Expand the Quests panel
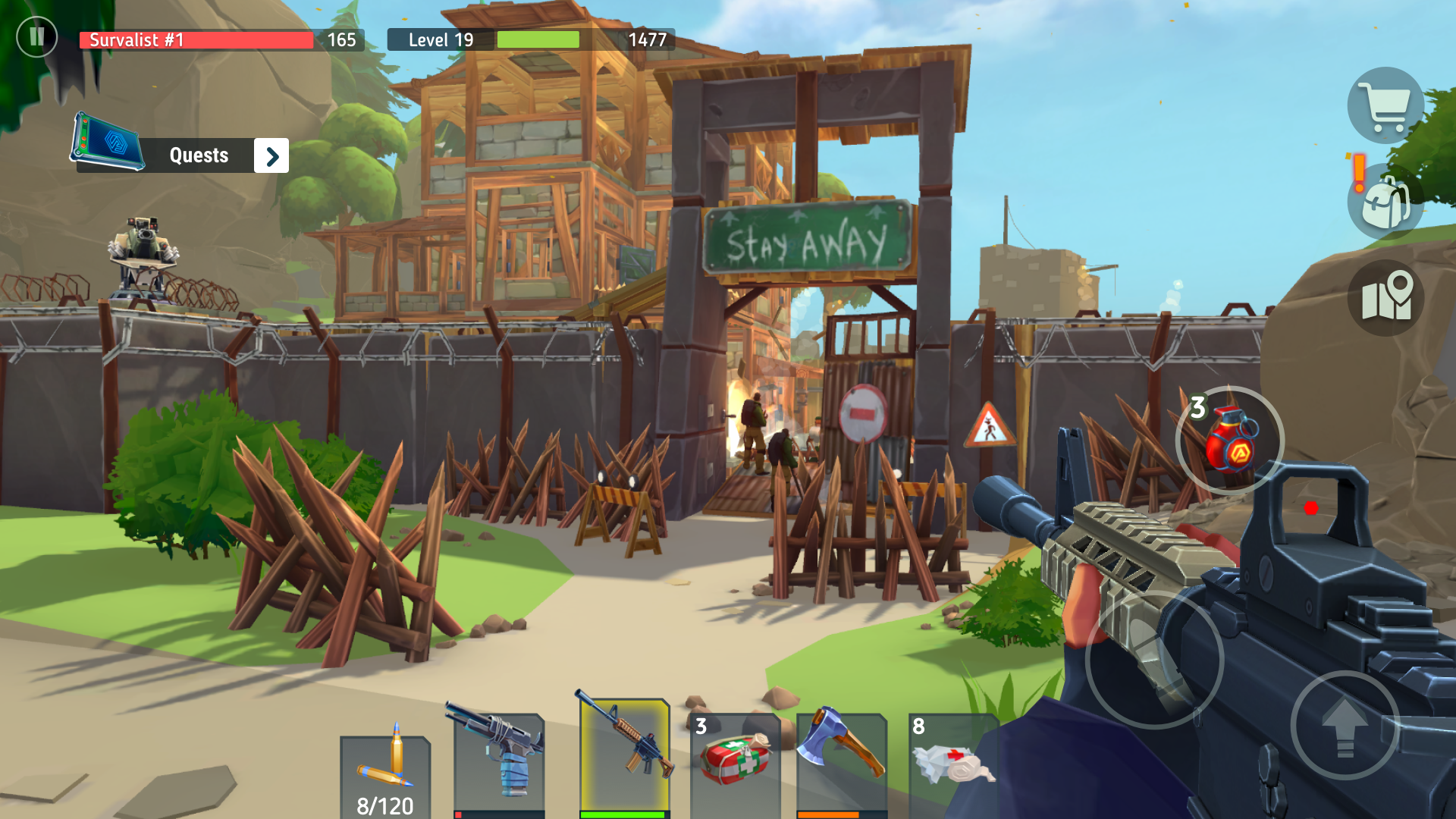The width and height of the screenshot is (1456, 819). [271, 155]
